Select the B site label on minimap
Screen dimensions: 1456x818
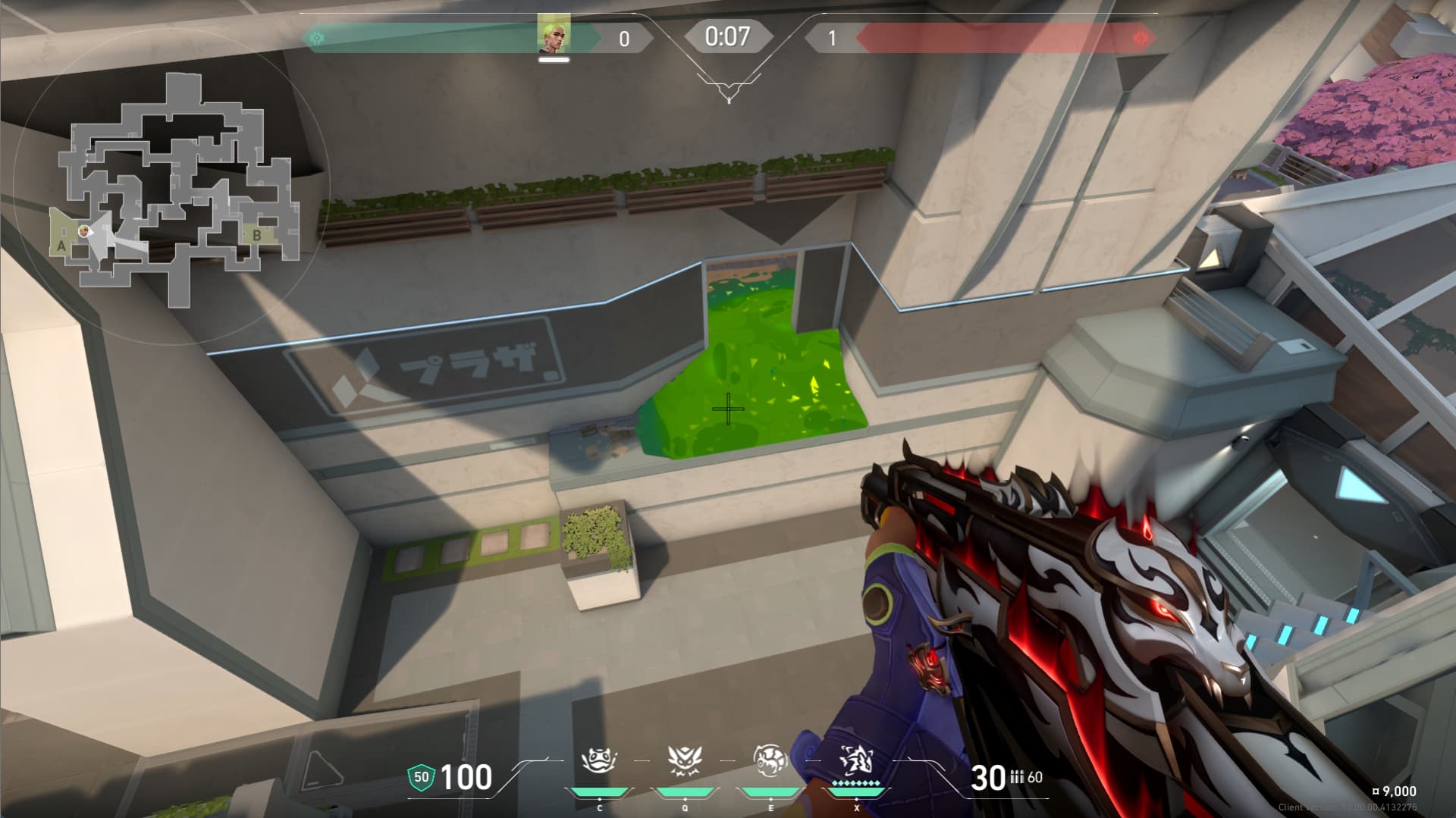point(257,236)
